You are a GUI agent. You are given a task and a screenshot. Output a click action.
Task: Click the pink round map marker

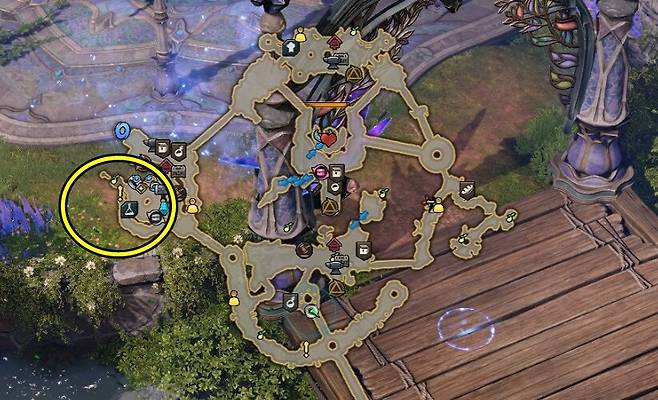pos(321,172)
